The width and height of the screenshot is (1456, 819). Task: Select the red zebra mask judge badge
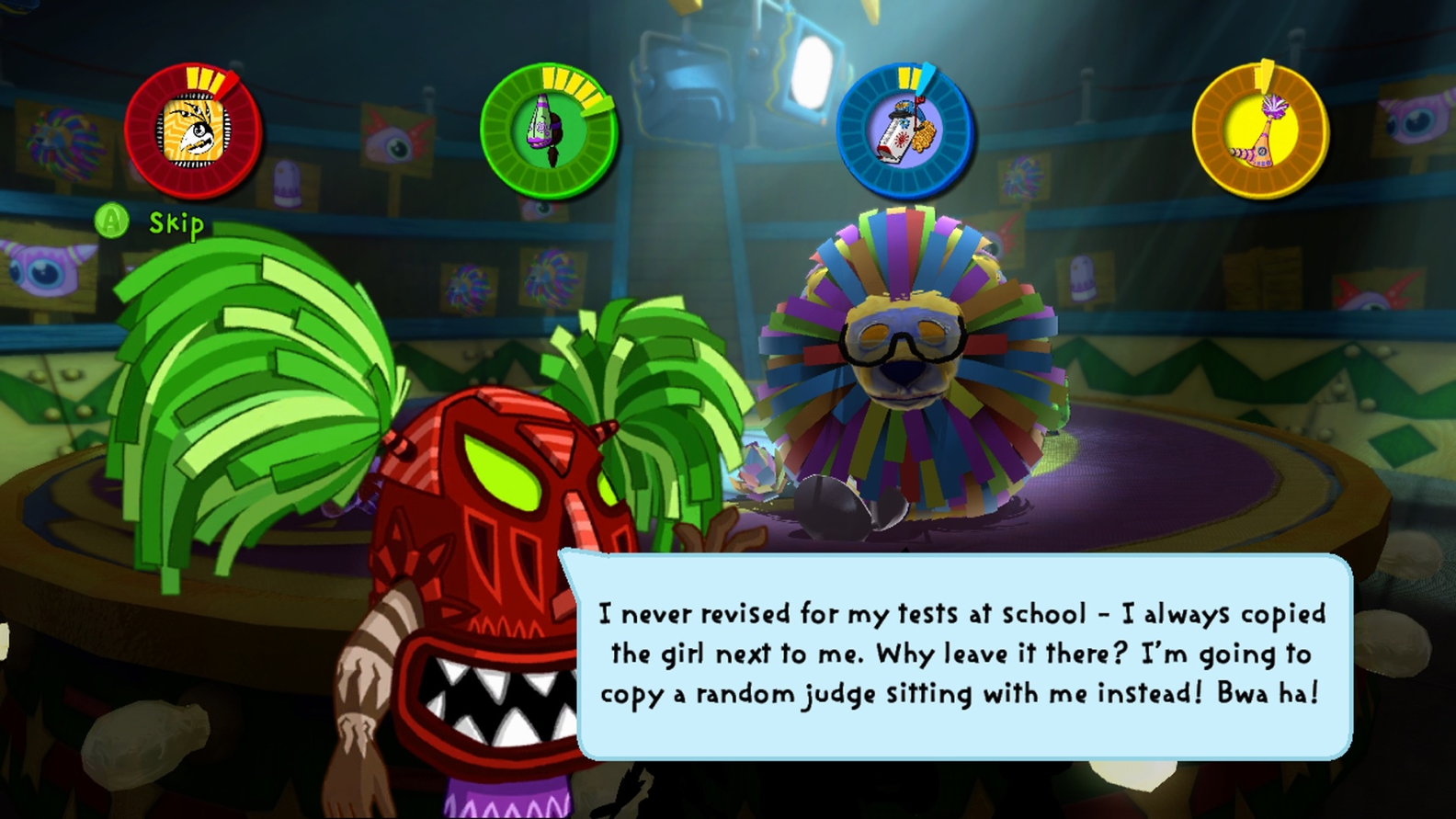[x=193, y=131]
